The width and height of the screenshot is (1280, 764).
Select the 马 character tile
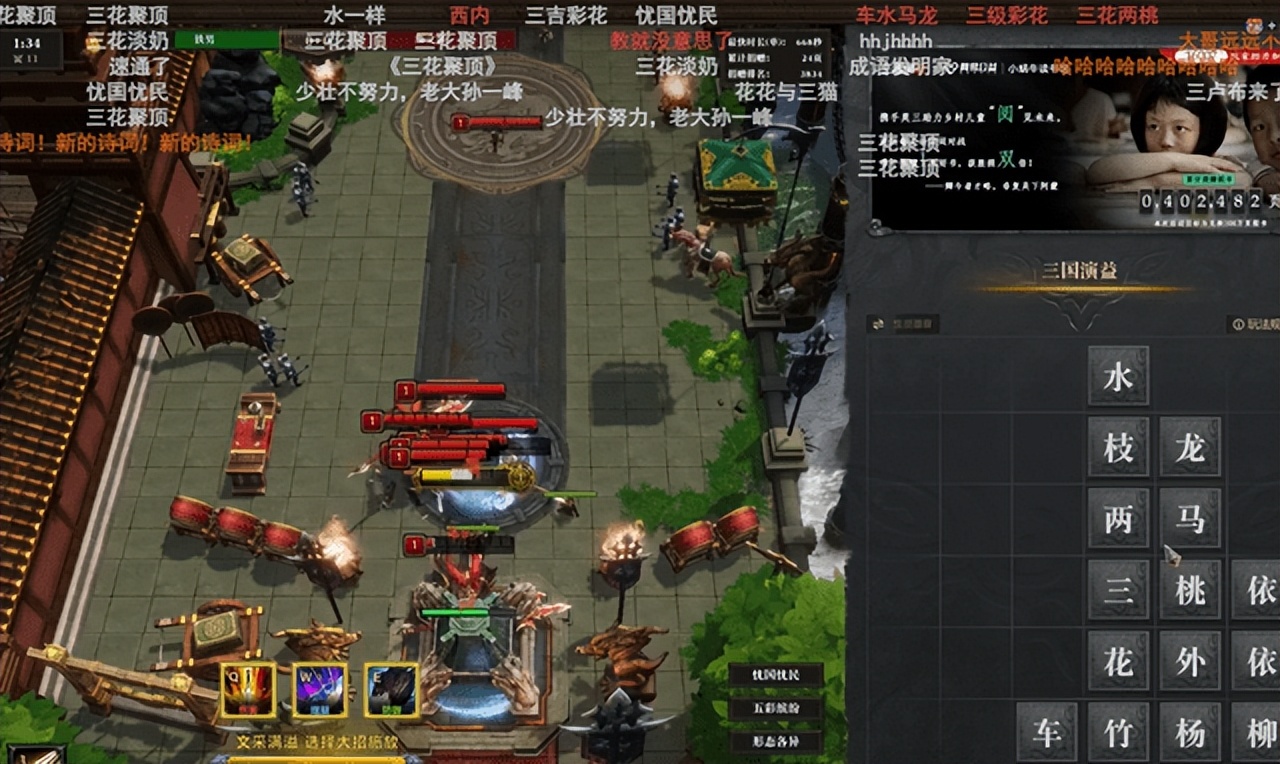(x=1190, y=518)
